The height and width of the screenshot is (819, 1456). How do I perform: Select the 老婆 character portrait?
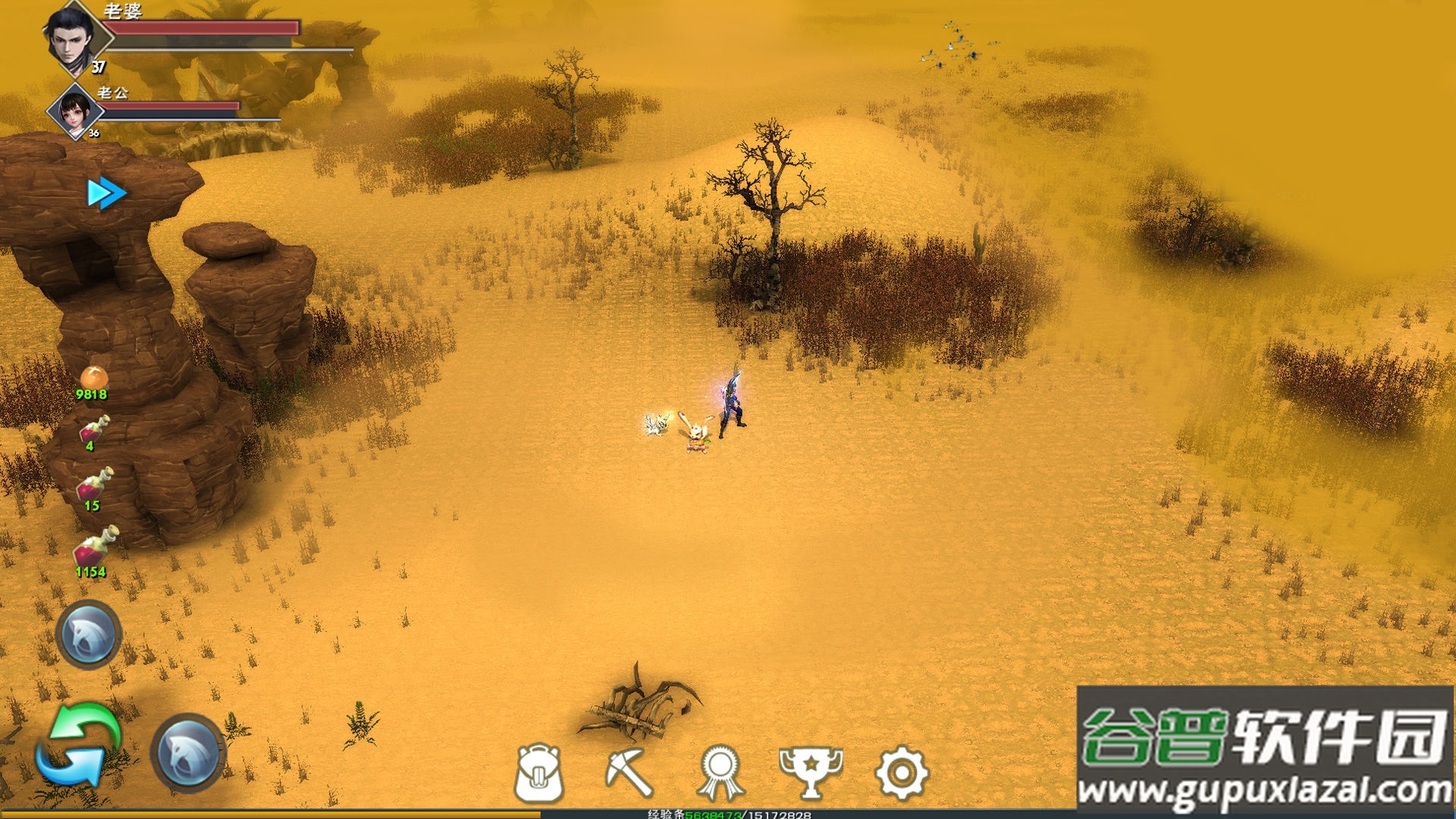[x=74, y=38]
